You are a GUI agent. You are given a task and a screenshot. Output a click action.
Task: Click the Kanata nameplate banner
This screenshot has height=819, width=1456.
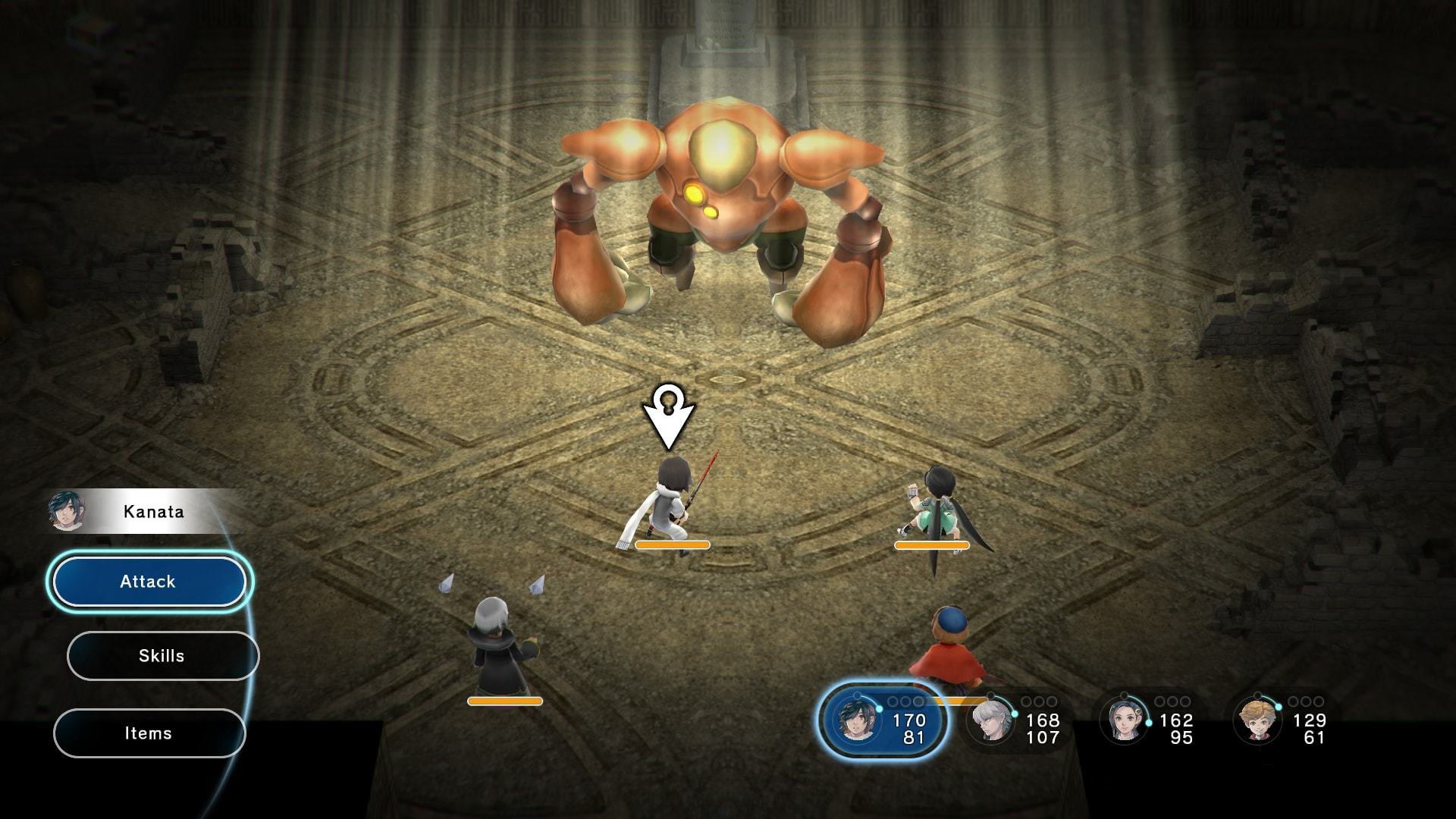[152, 511]
